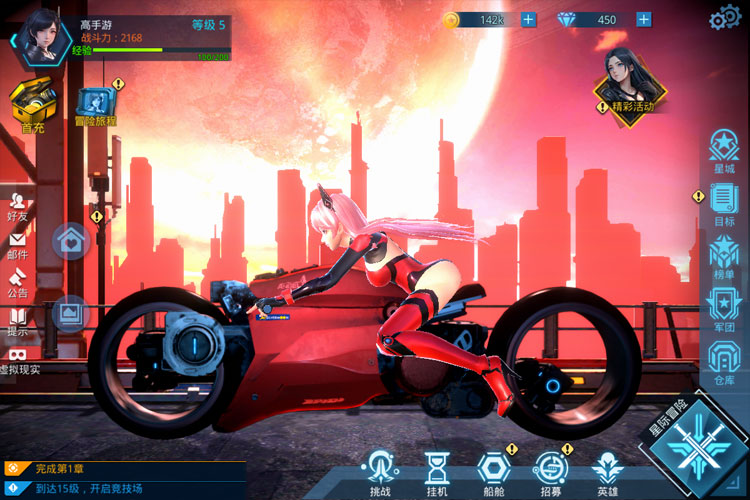Screen dimensions: 750x500
Task: Buy more diamonds with plus button
Action: (643, 20)
